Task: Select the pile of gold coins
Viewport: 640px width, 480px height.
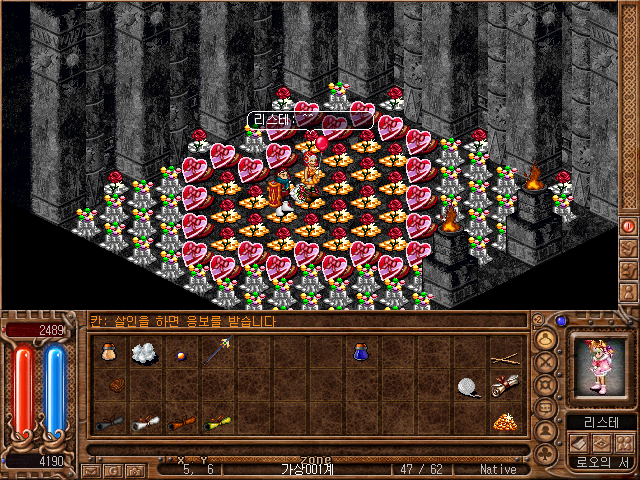Action: pos(505,422)
